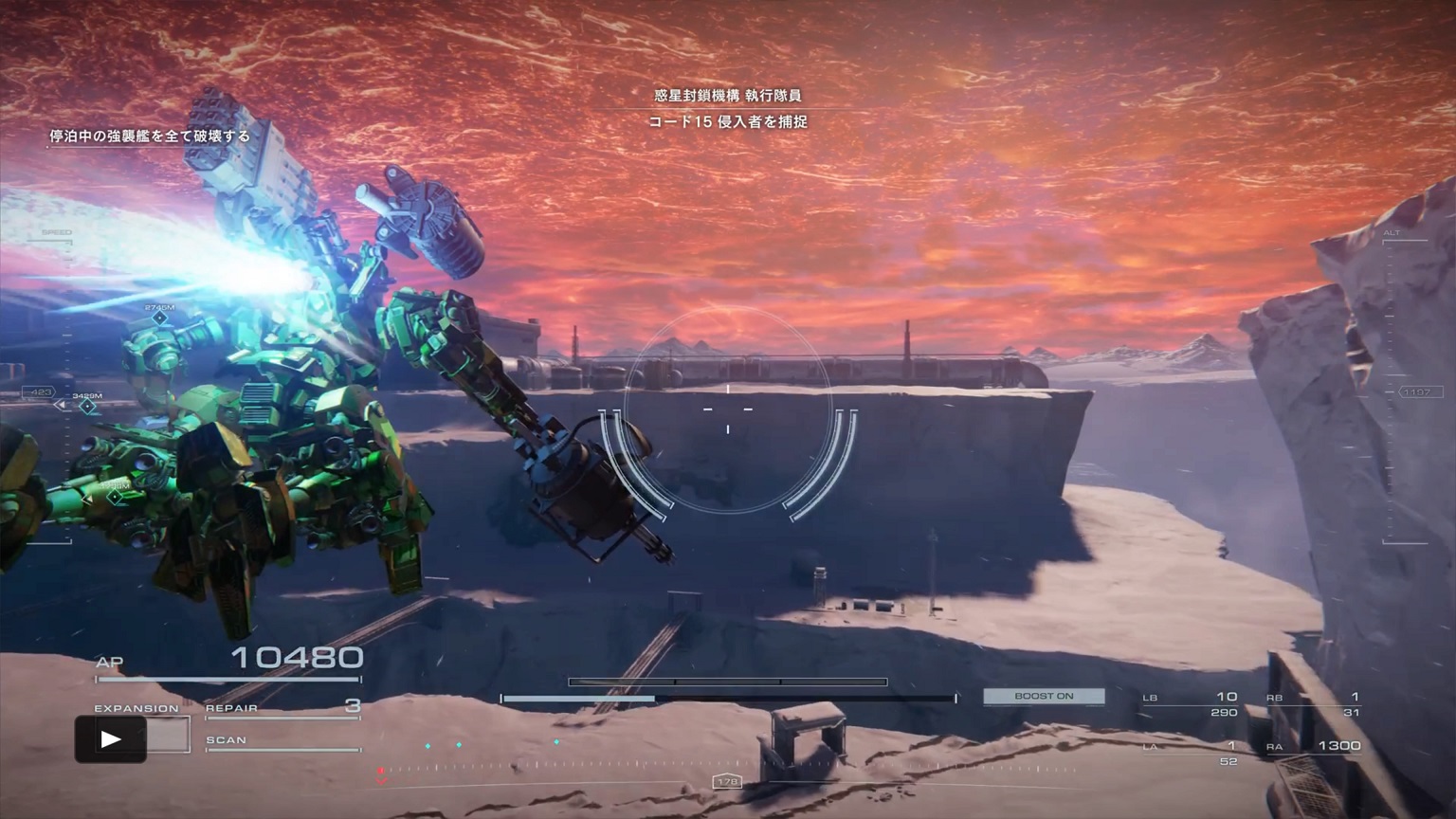Choose the RA weapon slot
This screenshot has width=1456, height=819.
click(x=1317, y=746)
